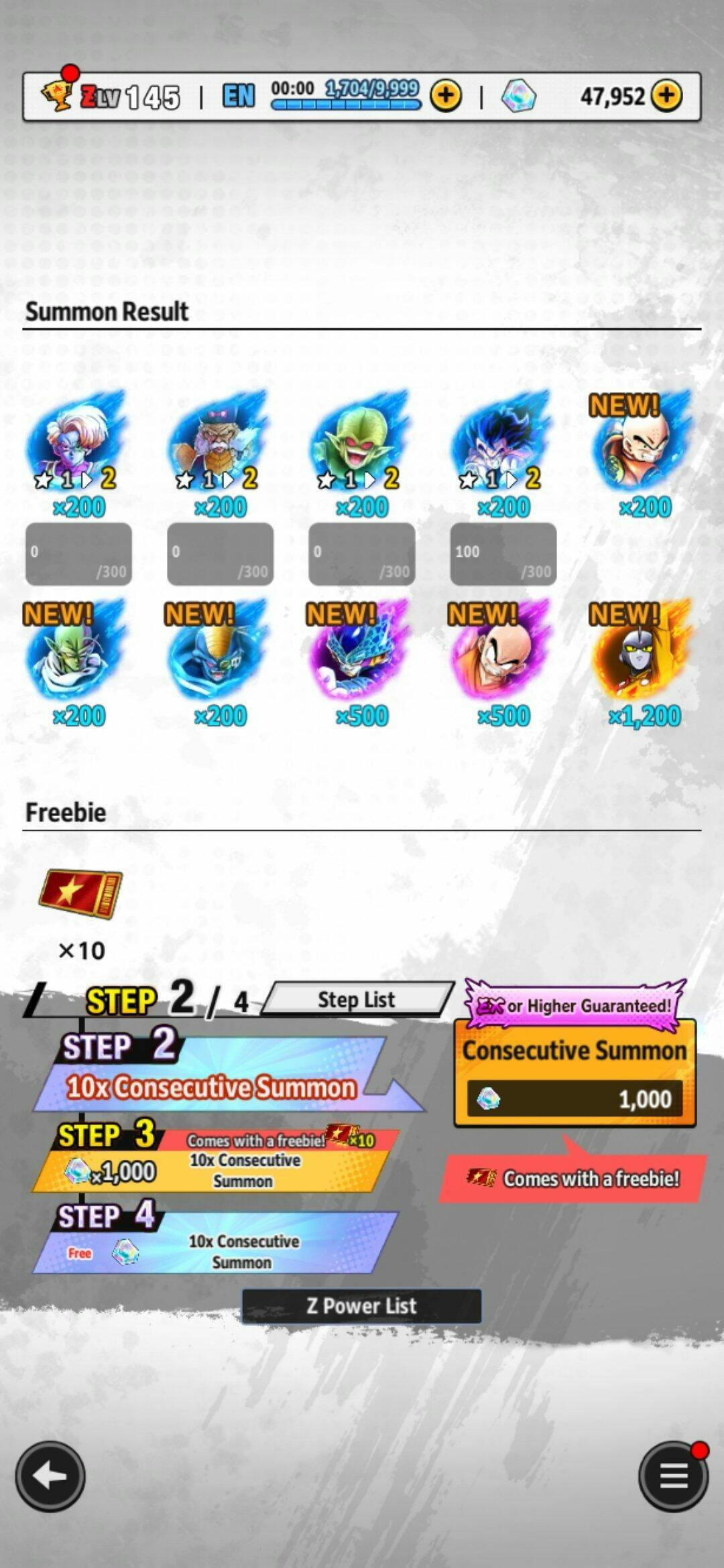Start the 1,000 crystal Consecutive Summon
This screenshot has height=1568, width=724.
575,1073
